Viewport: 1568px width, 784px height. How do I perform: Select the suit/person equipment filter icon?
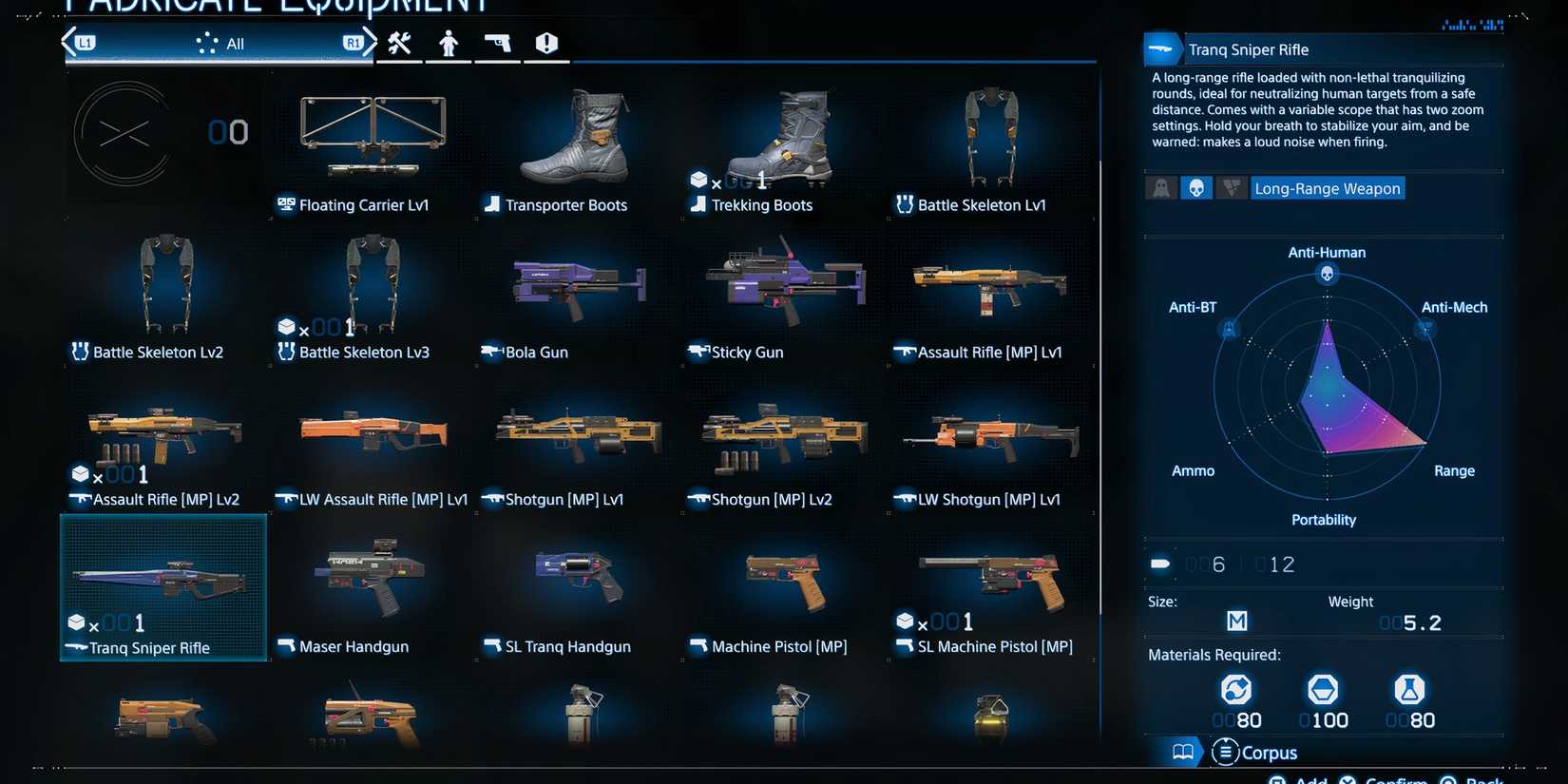(448, 43)
